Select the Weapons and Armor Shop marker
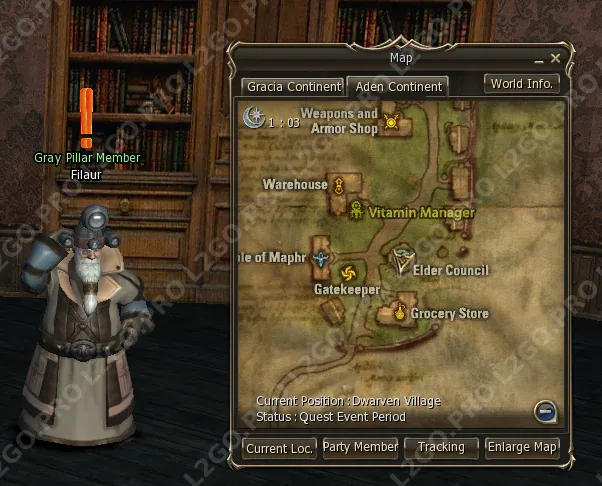The width and height of the screenshot is (602, 486). click(391, 123)
